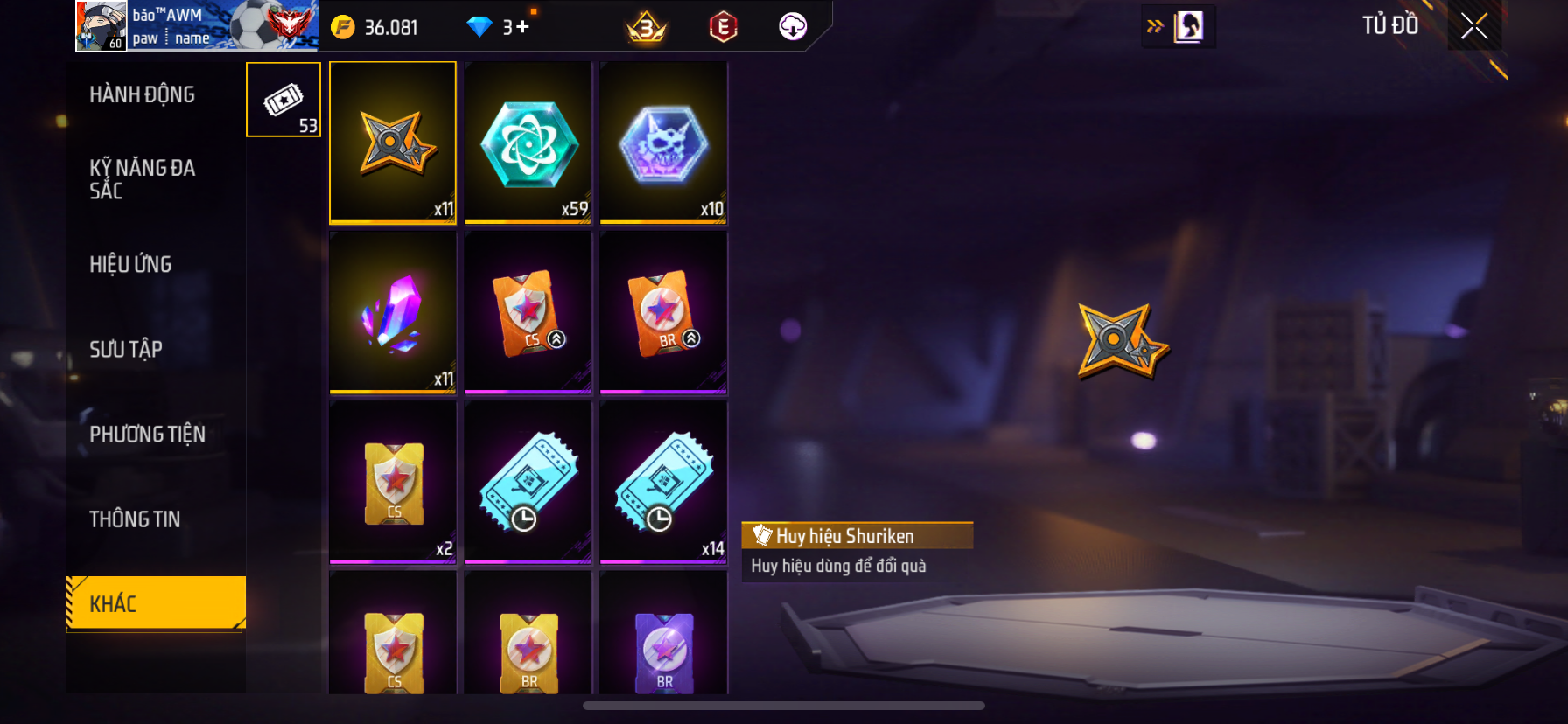Open the Hành Động category

click(x=142, y=94)
